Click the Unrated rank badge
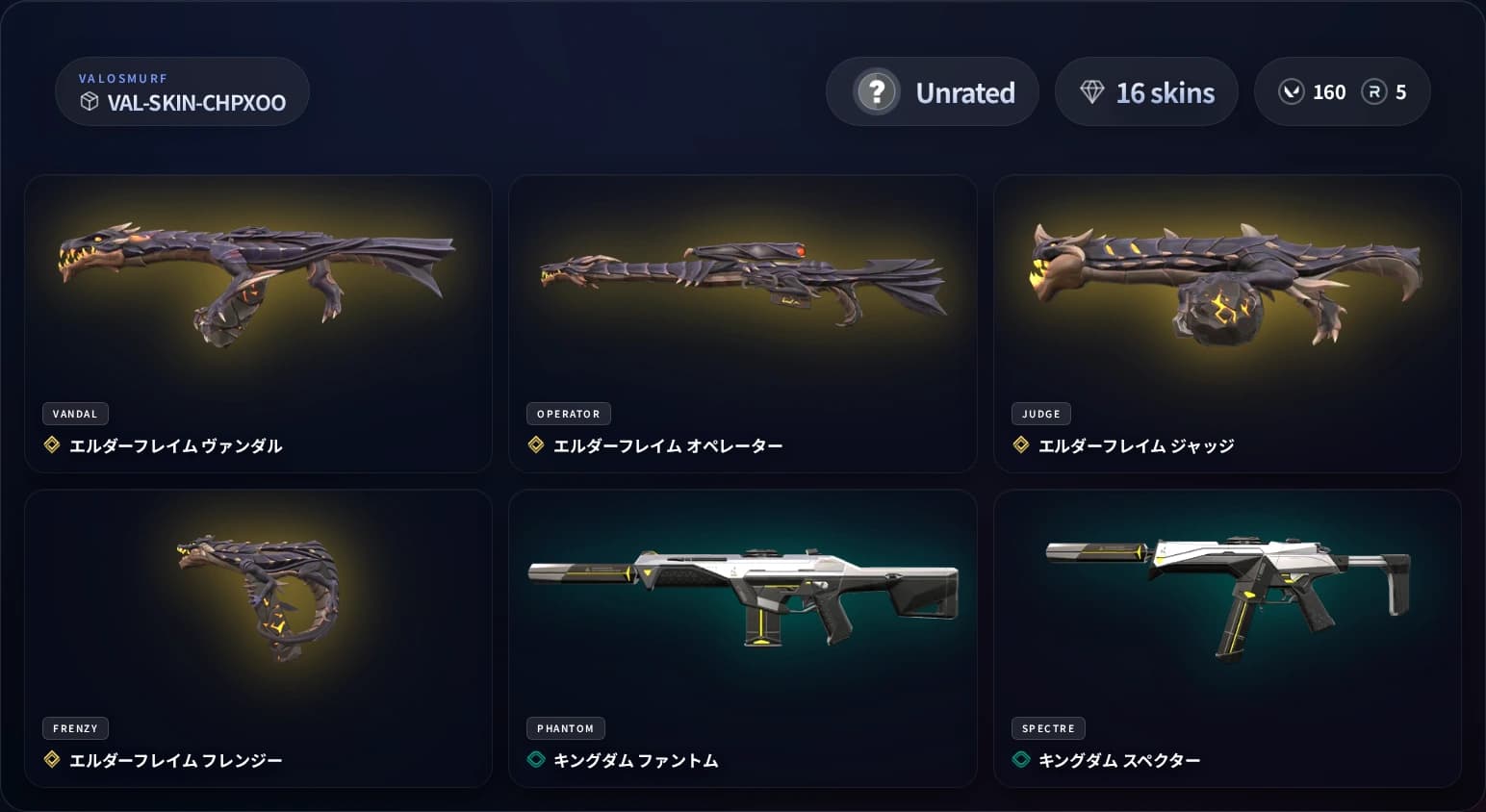 [932, 91]
